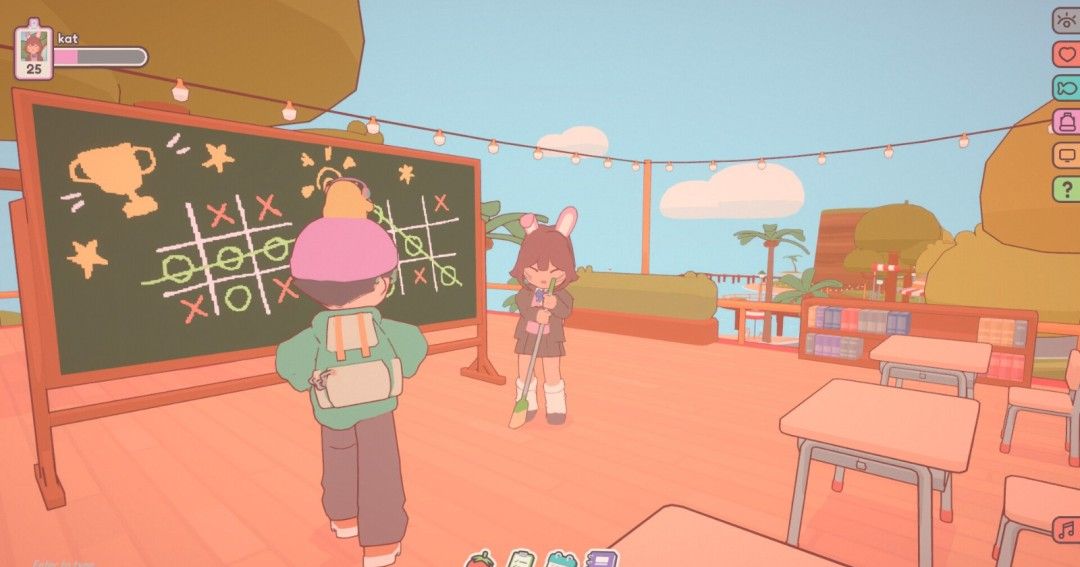Click kat's profile portrait card
Viewport: 1080px width, 567px height.
click(x=34, y=50)
